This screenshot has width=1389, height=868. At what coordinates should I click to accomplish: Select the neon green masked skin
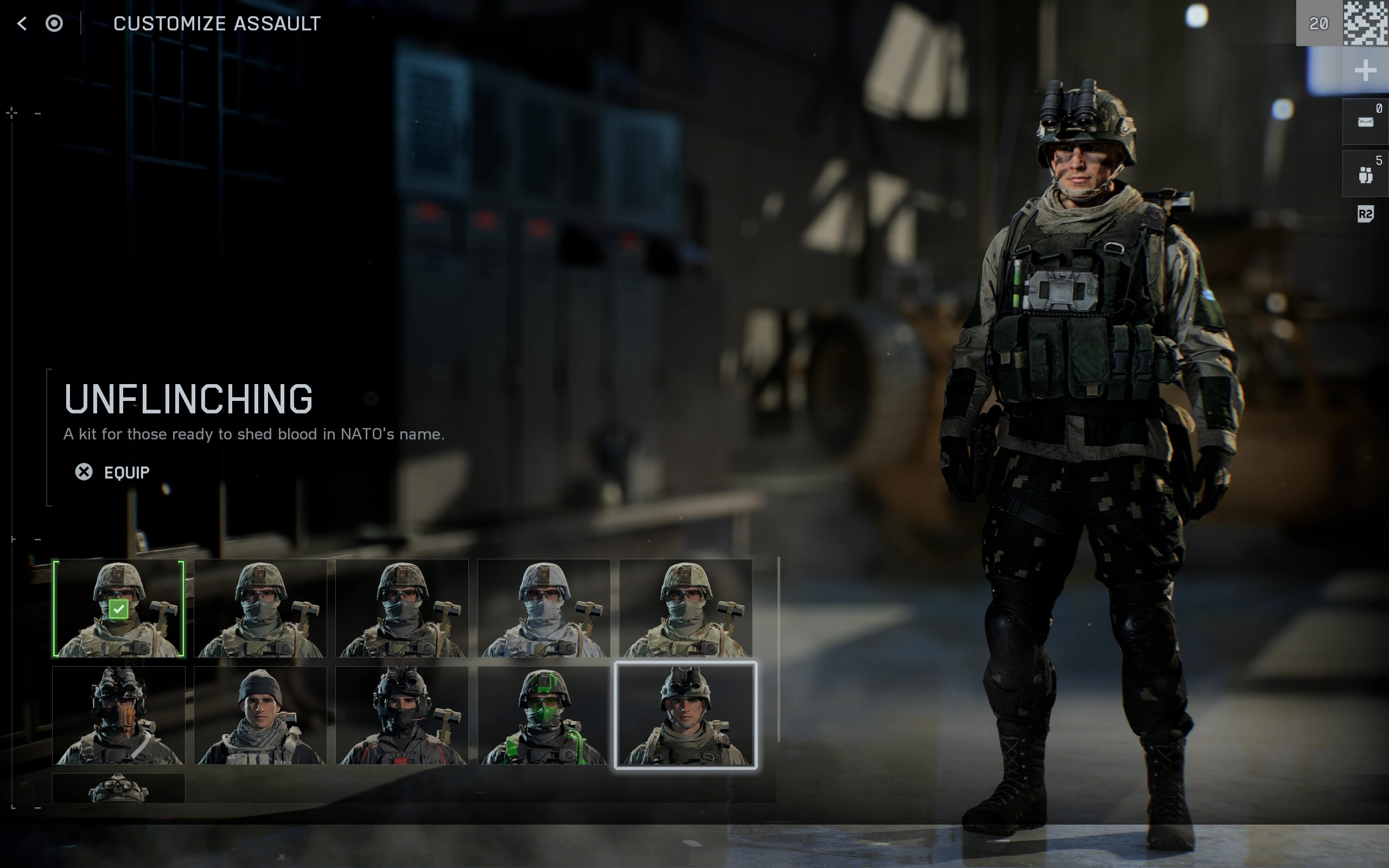pyautogui.click(x=544, y=716)
